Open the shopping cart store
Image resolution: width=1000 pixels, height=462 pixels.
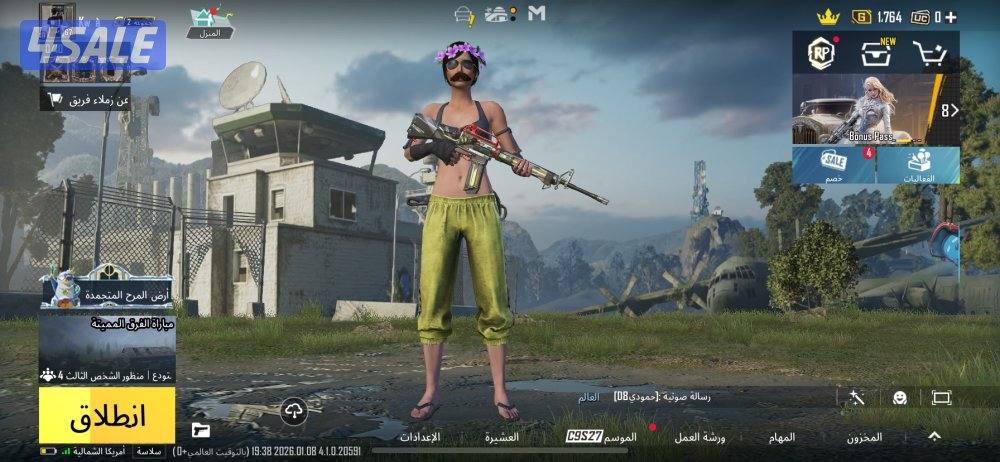tap(932, 54)
